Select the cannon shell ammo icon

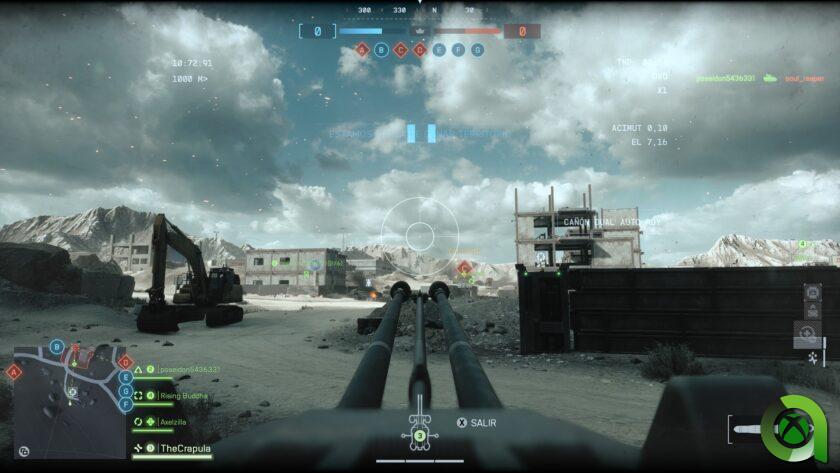coord(745,430)
